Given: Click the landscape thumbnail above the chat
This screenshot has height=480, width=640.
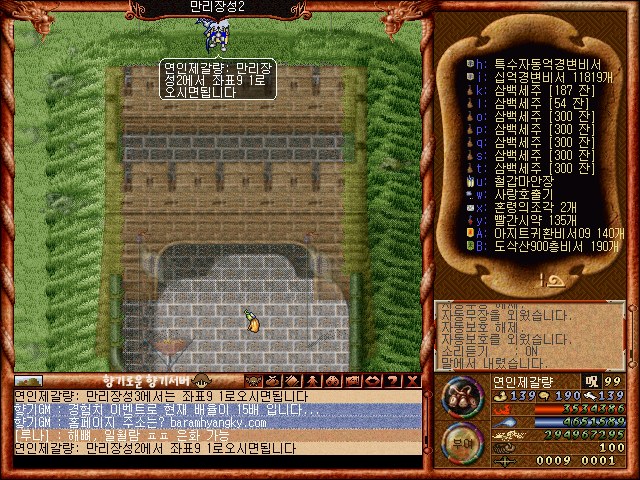Looking at the screenshot, I should (28, 381).
